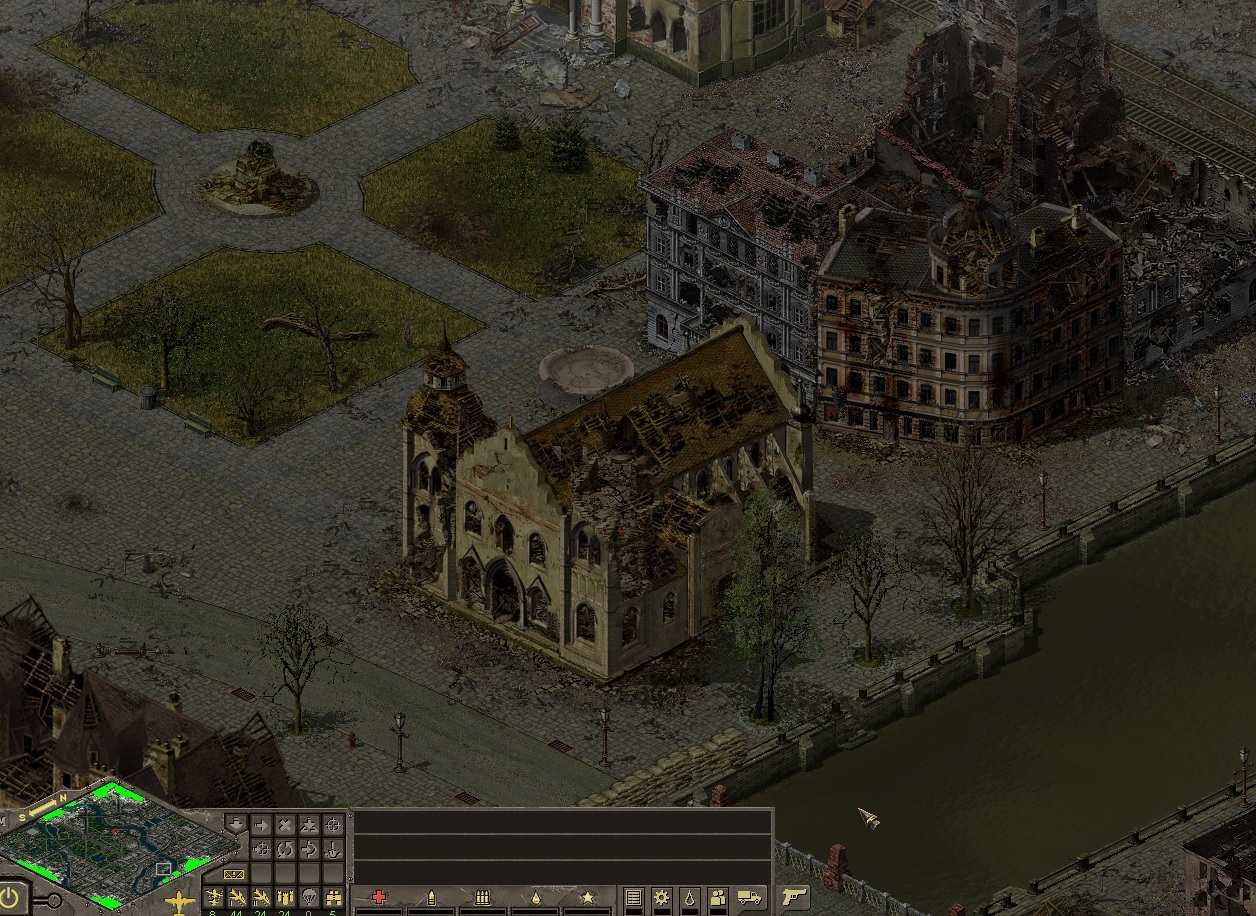This screenshot has width=1256, height=916.
Task: Select the two-soldier crew icon
Action: click(717, 897)
